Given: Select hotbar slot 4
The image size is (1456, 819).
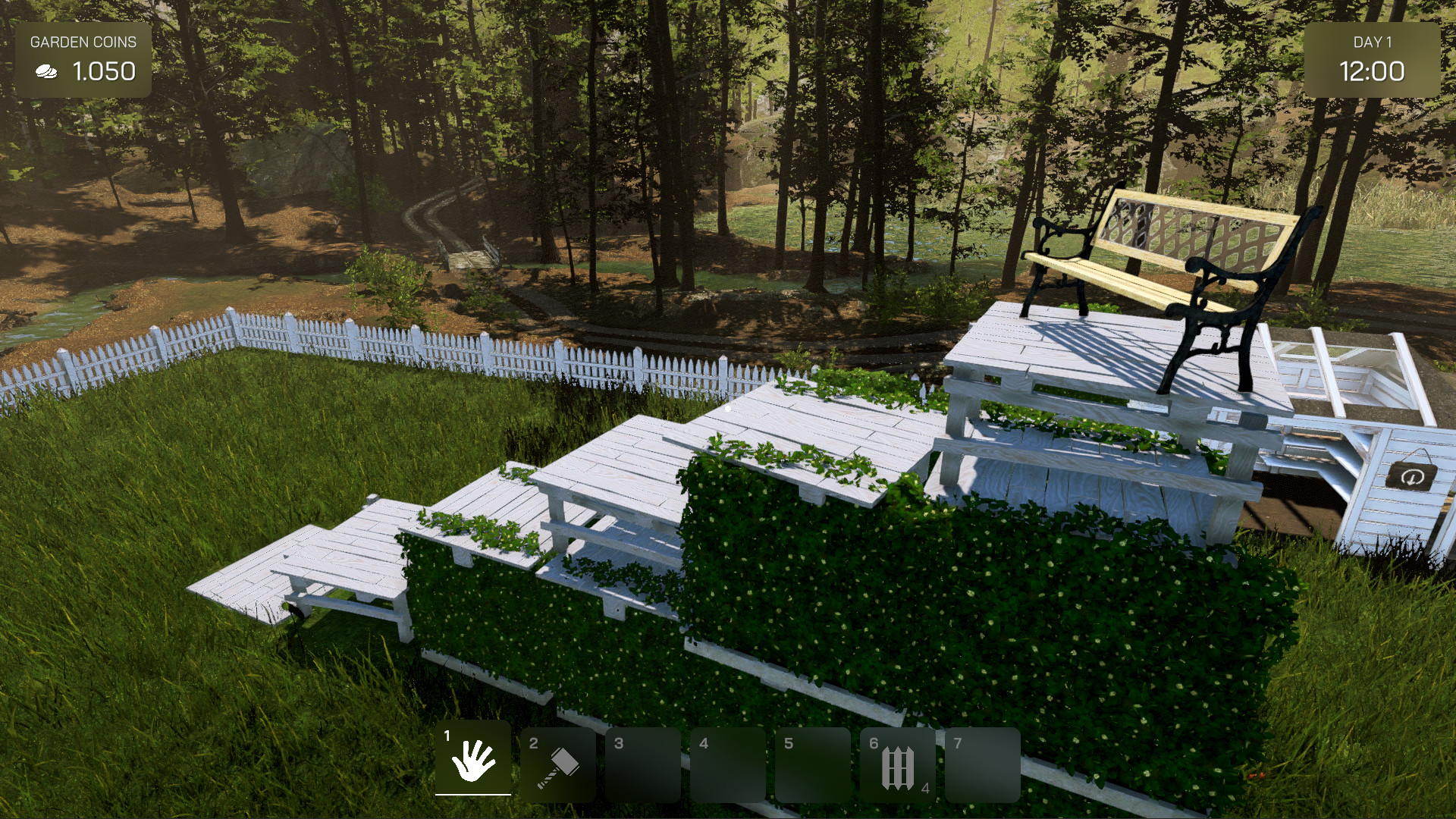Looking at the screenshot, I should [x=729, y=764].
